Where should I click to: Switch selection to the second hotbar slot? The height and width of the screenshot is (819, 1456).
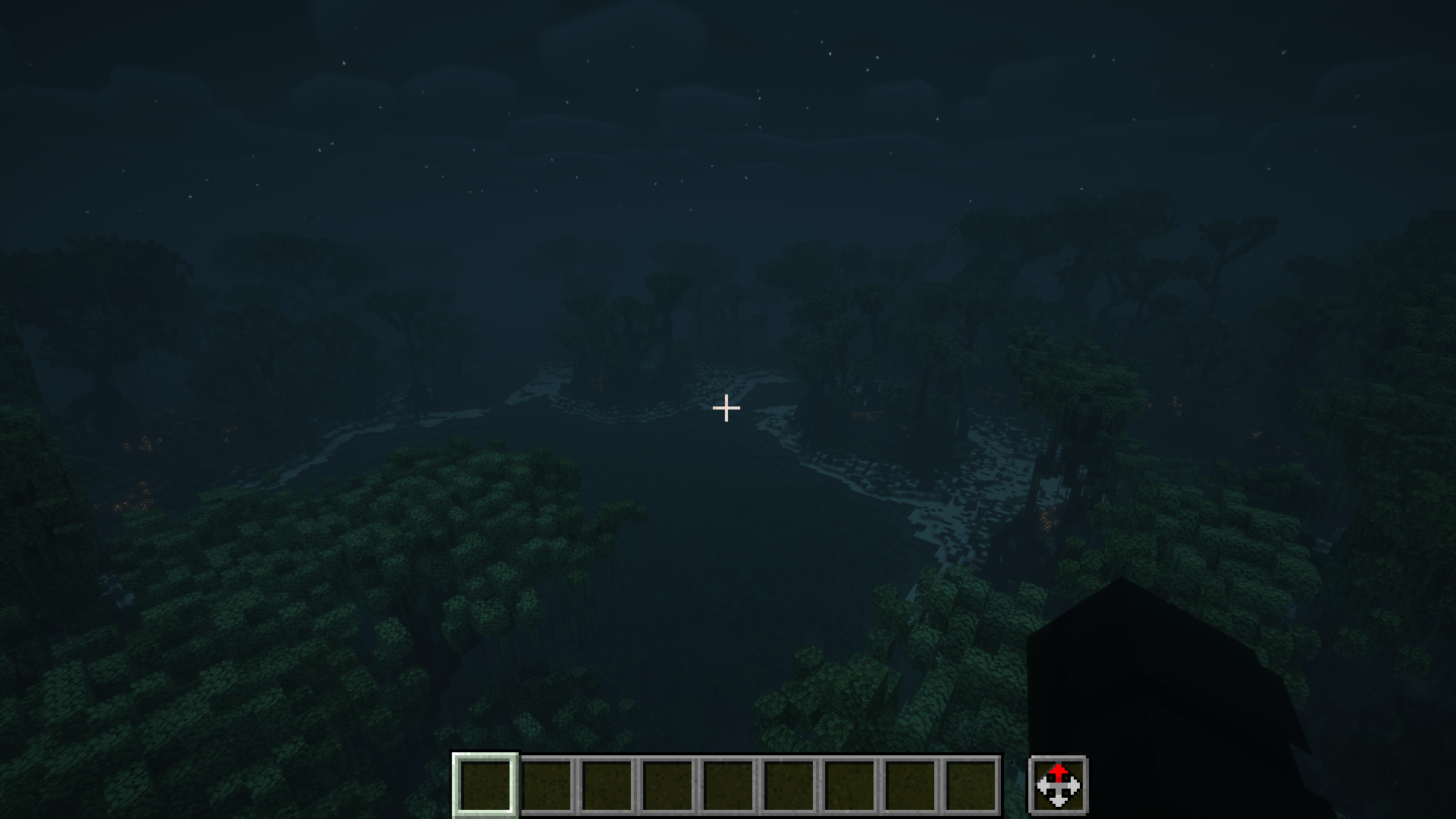(548, 786)
